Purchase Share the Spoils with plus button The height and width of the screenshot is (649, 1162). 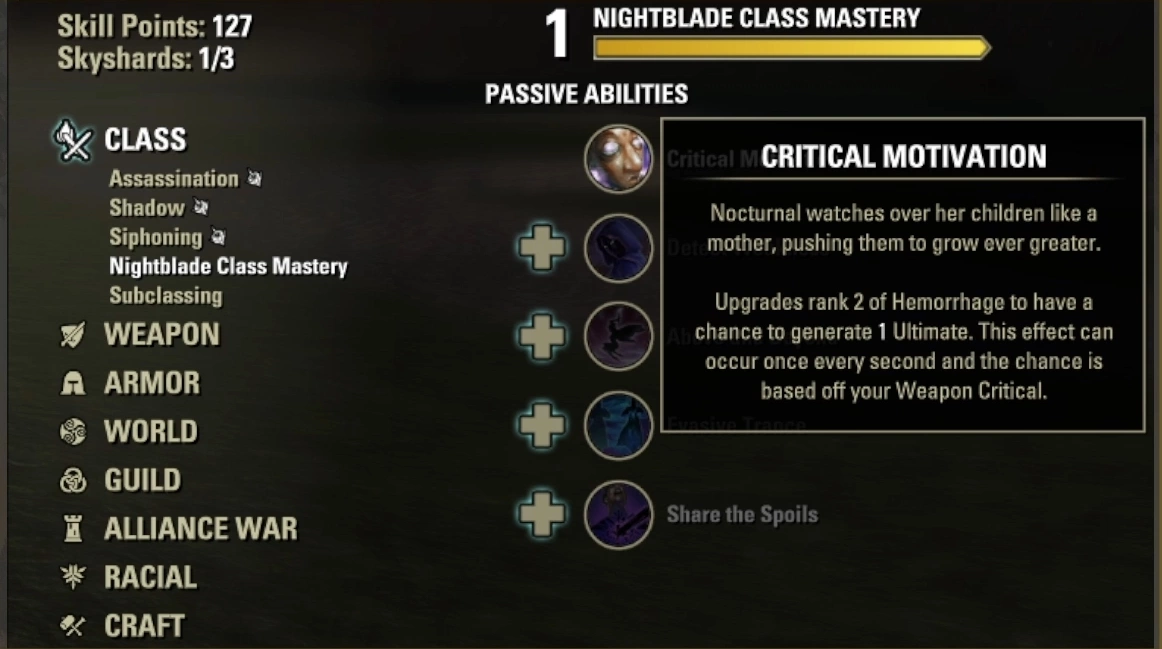542,515
